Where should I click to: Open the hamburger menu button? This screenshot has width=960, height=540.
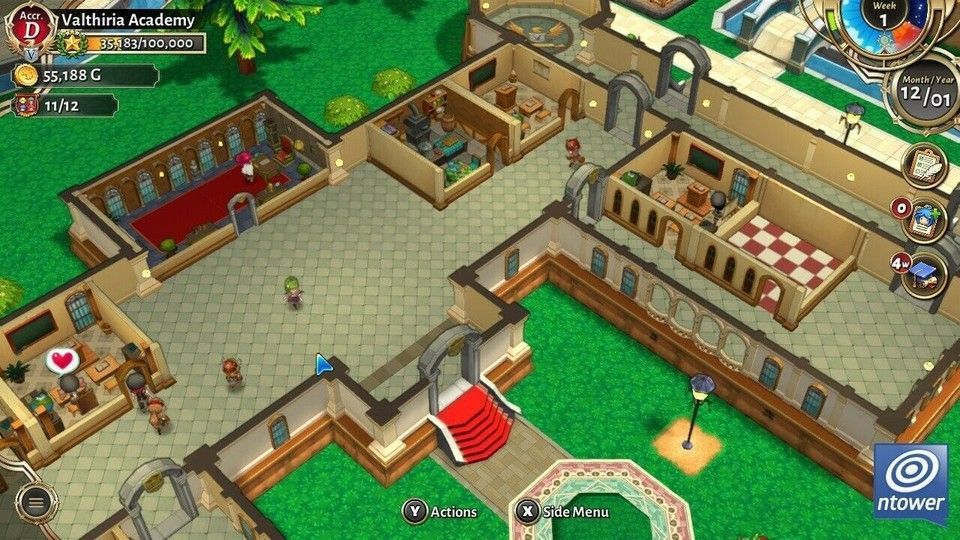(x=36, y=503)
